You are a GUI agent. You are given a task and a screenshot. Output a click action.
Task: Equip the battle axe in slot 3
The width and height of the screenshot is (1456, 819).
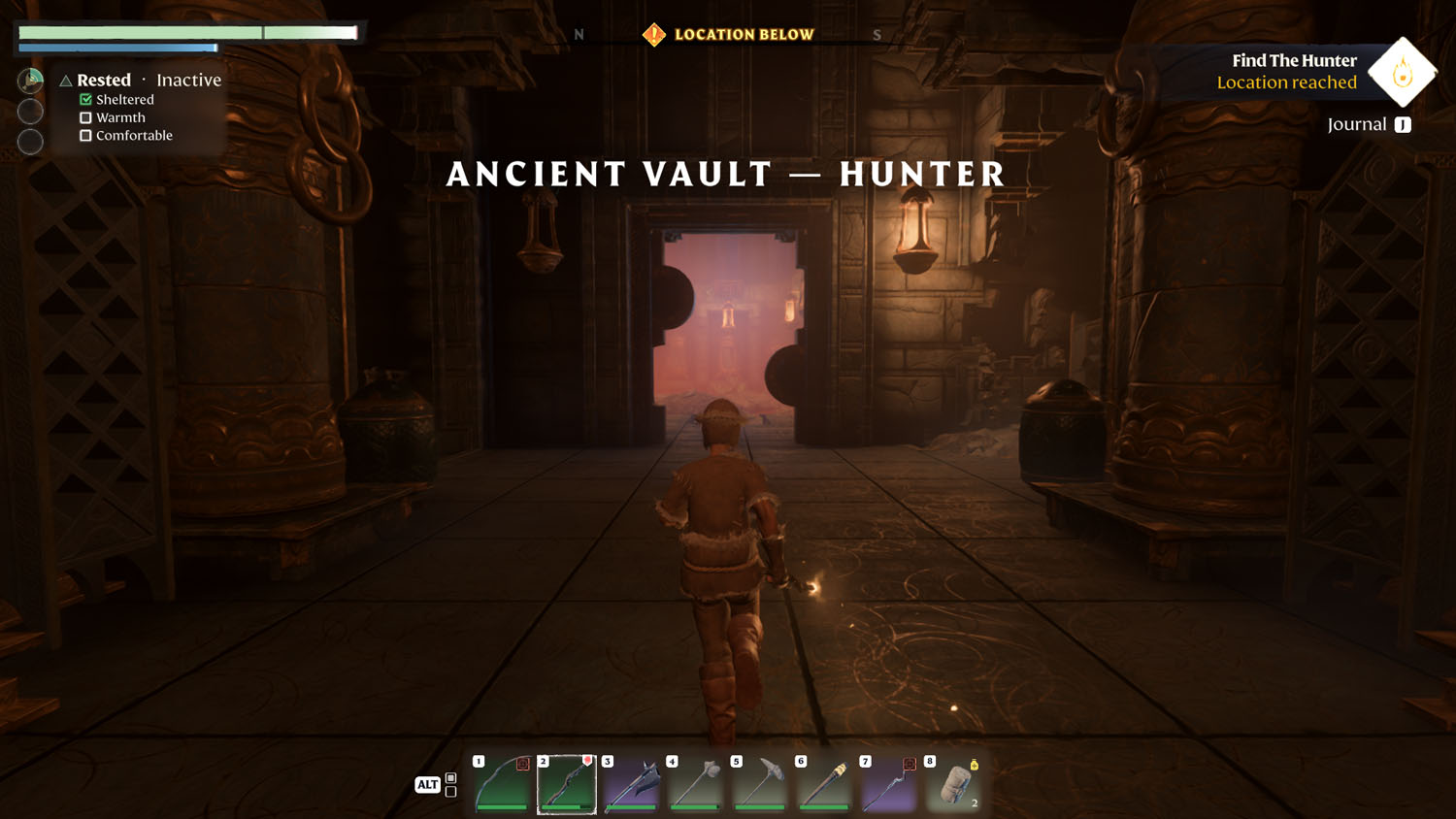pos(631,784)
